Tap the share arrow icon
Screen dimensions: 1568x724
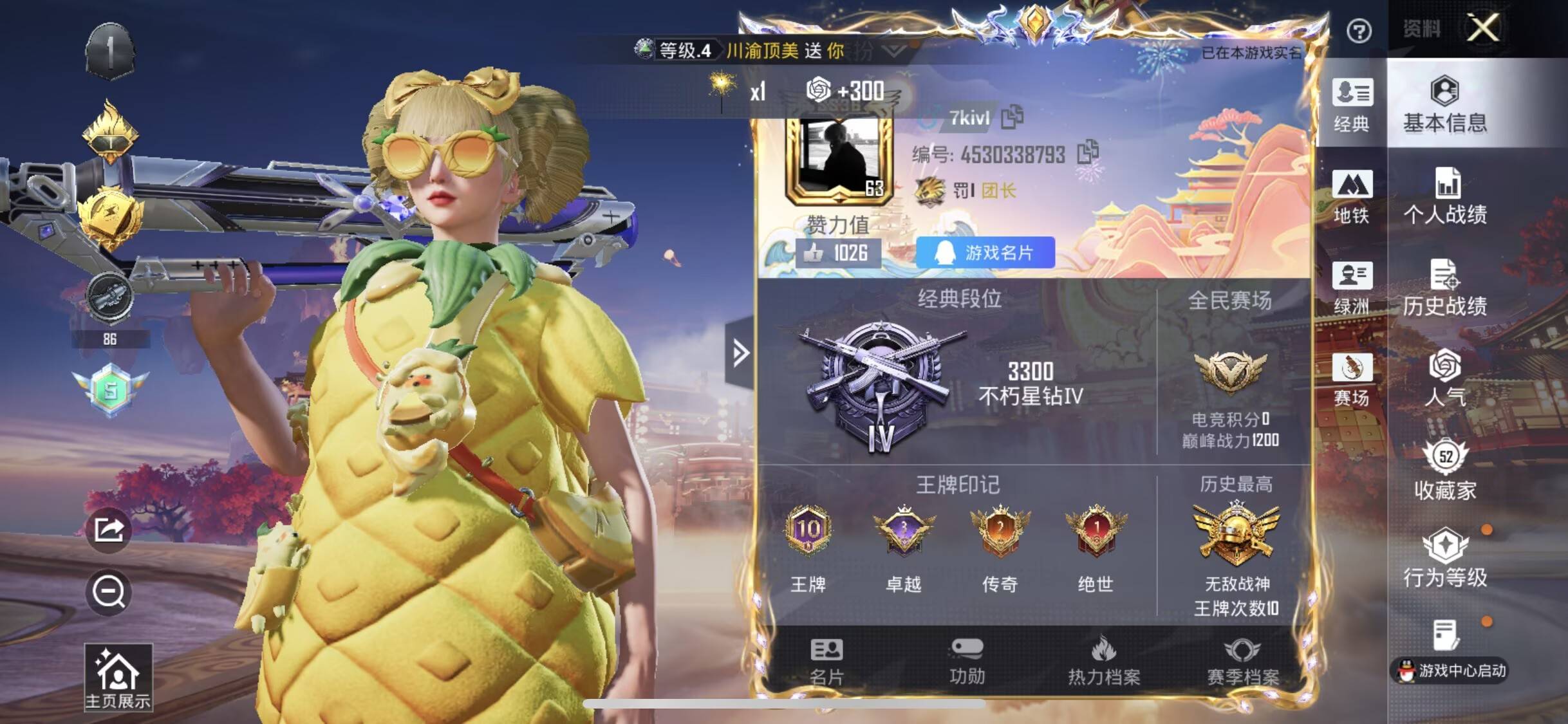(x=109, y=530)
